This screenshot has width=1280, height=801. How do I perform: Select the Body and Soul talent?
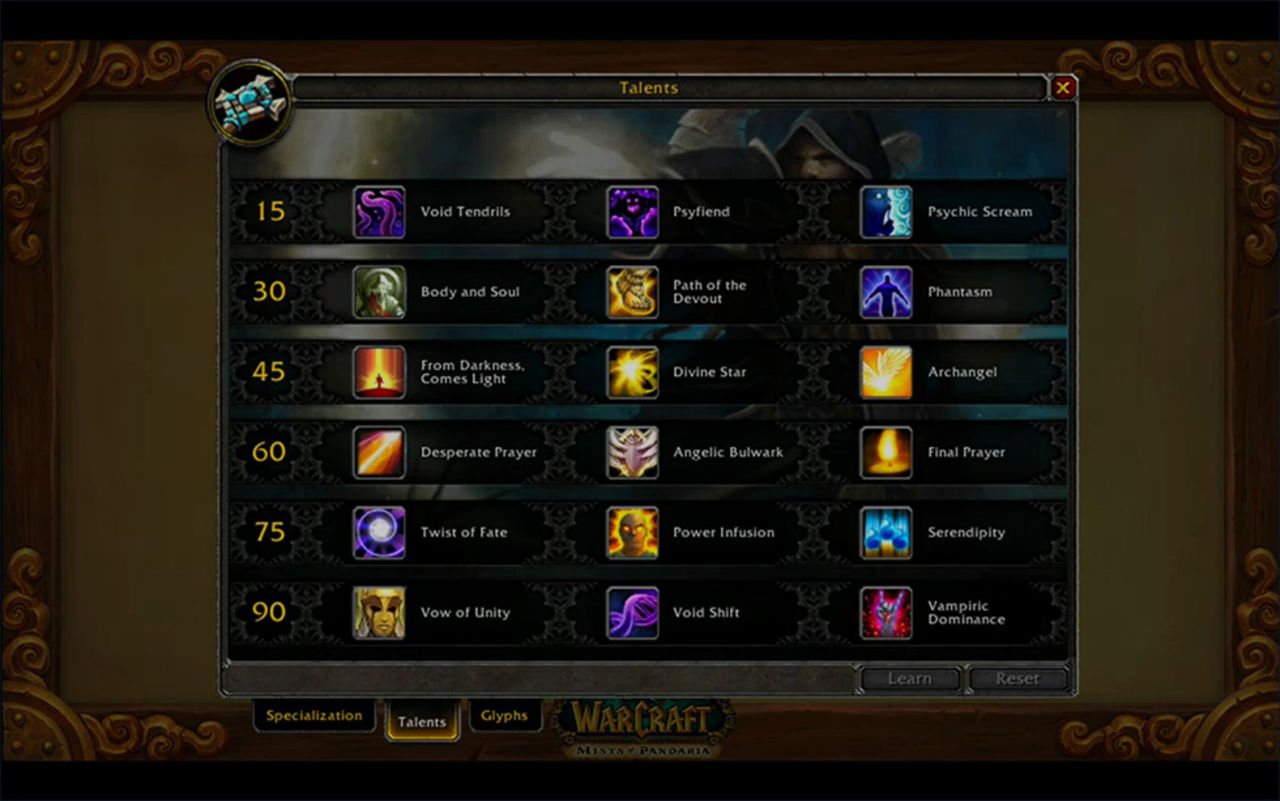[x=380, y=292]
